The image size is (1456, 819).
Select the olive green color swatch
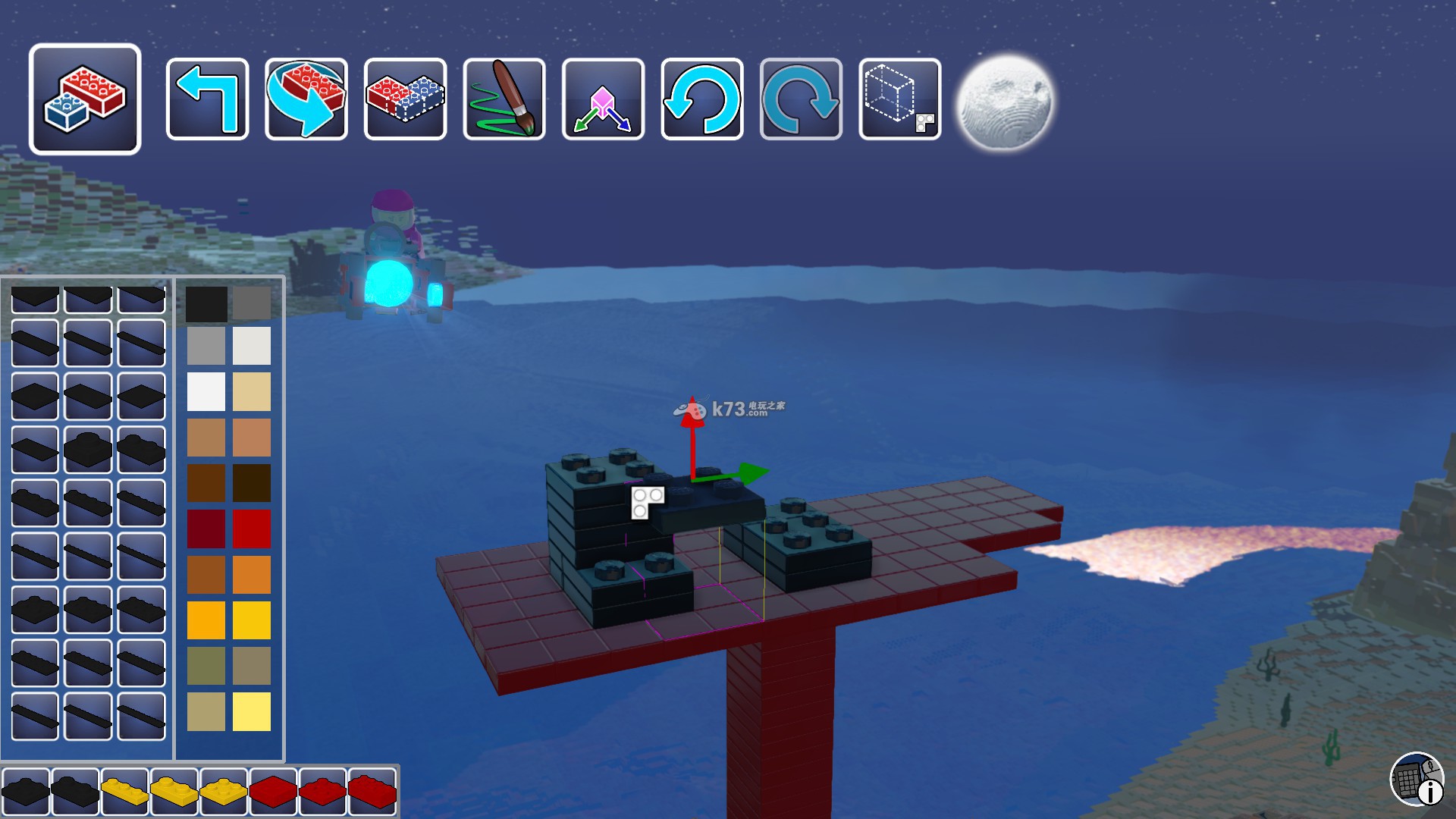coord(206,666)
